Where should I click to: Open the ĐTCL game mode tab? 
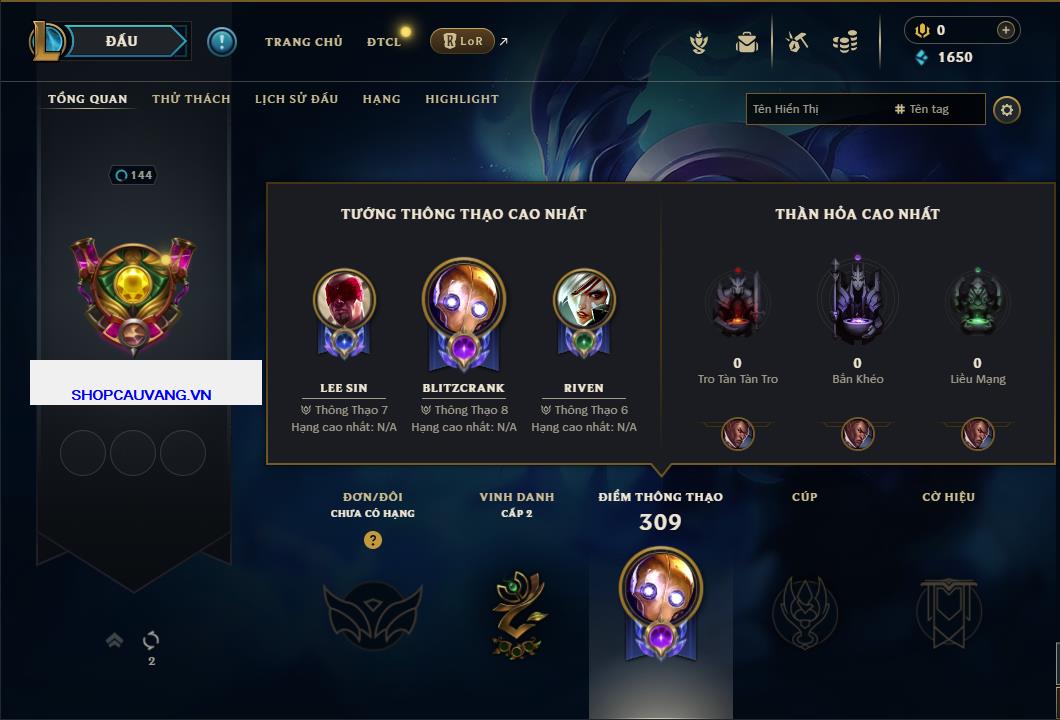click(384, 42)
